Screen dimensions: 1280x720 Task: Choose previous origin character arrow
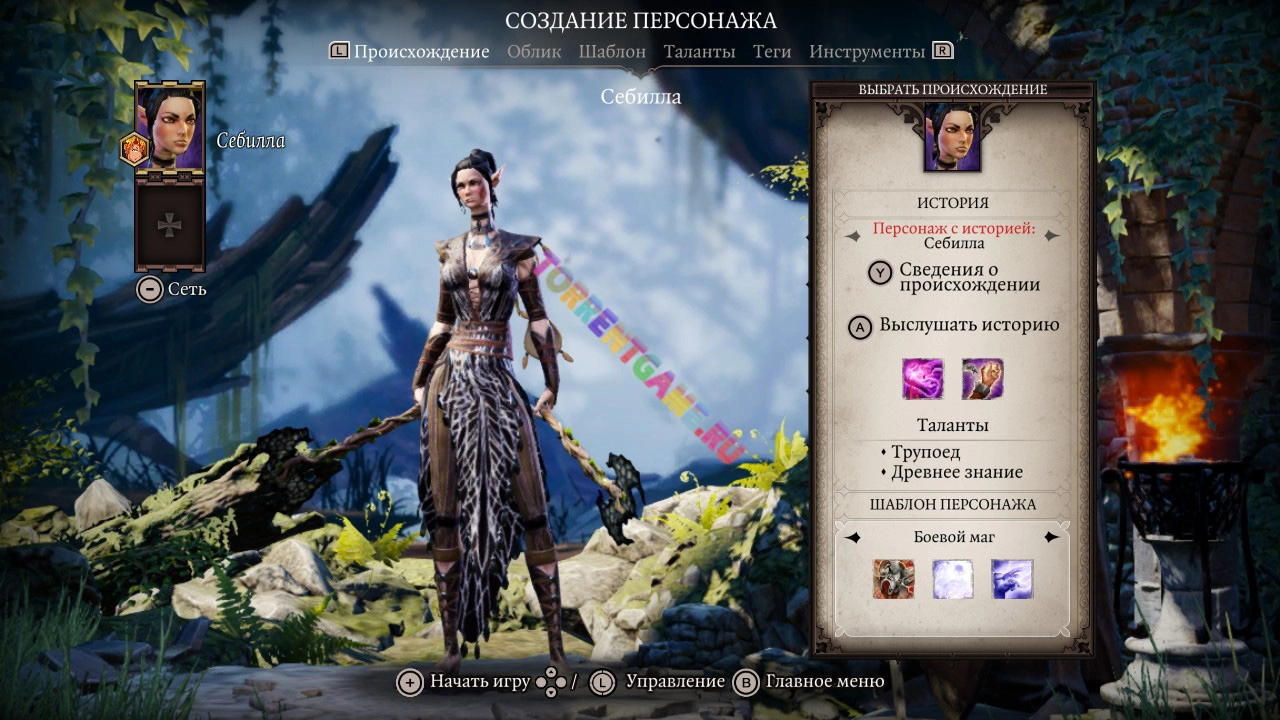853,237
